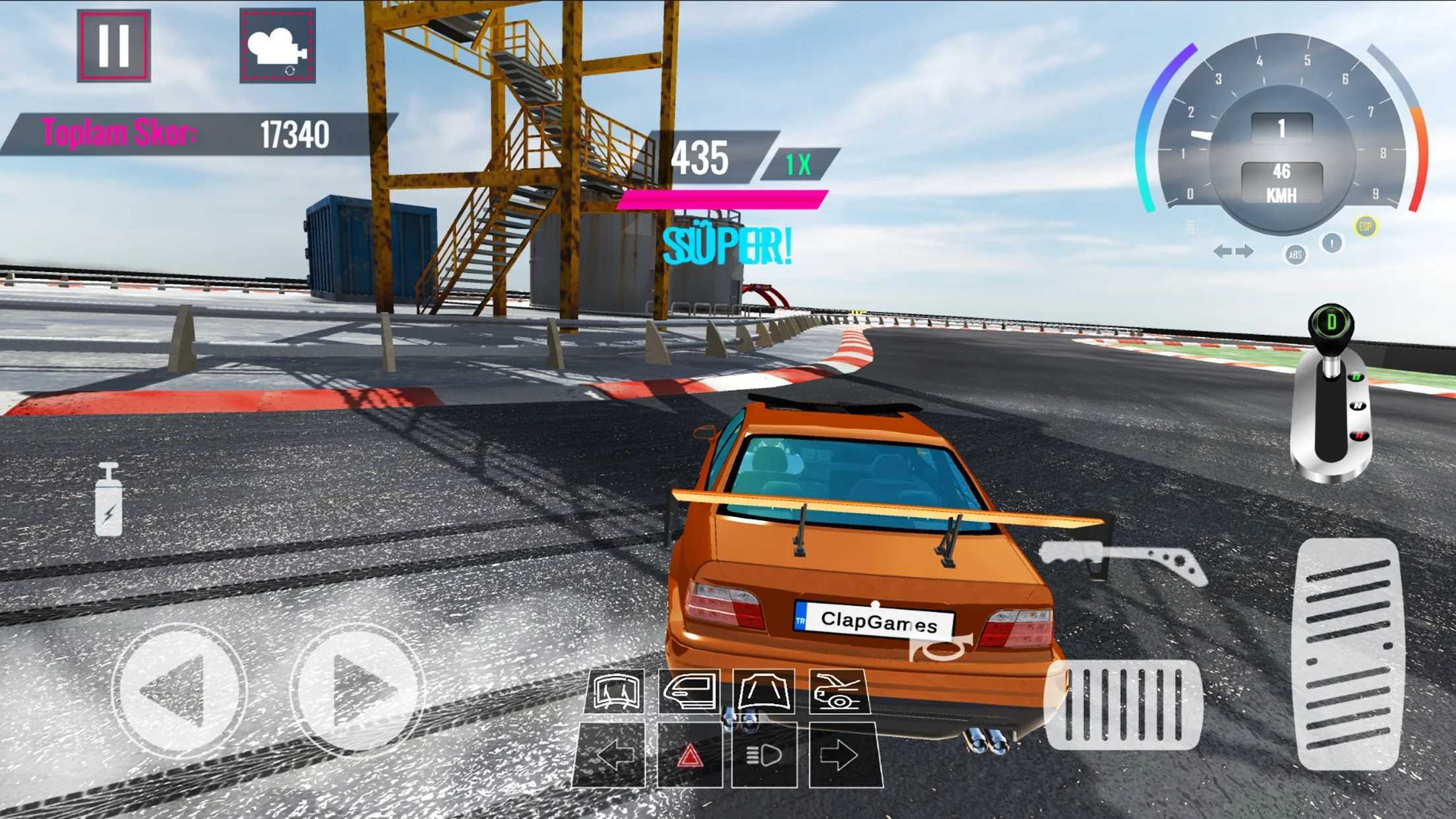Shift into Reverse on the gear selector
Viewport: 1456px width, 819px height.
point(1359,435)
